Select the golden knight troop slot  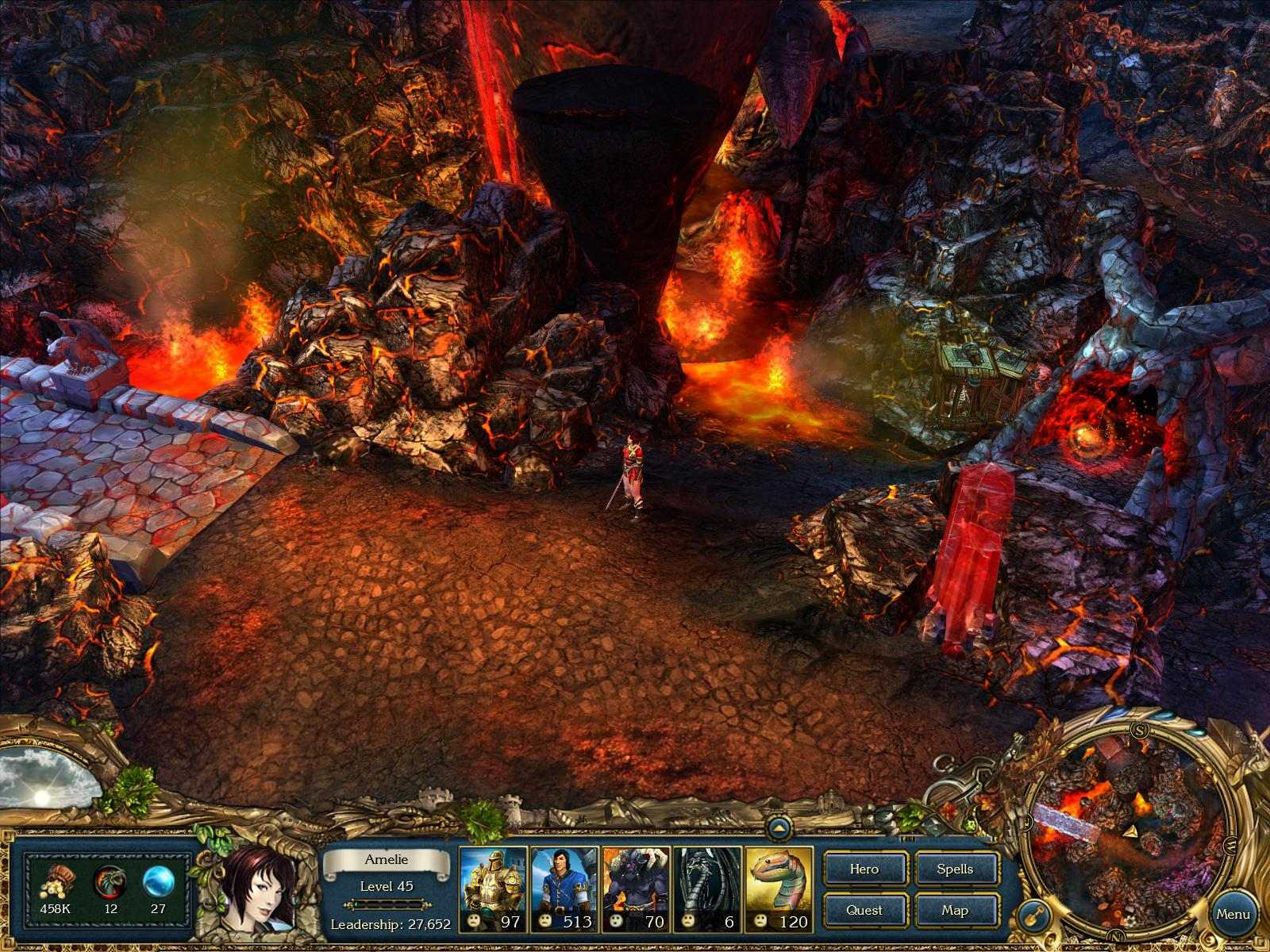pyautogui.click(x=493, y=889)
